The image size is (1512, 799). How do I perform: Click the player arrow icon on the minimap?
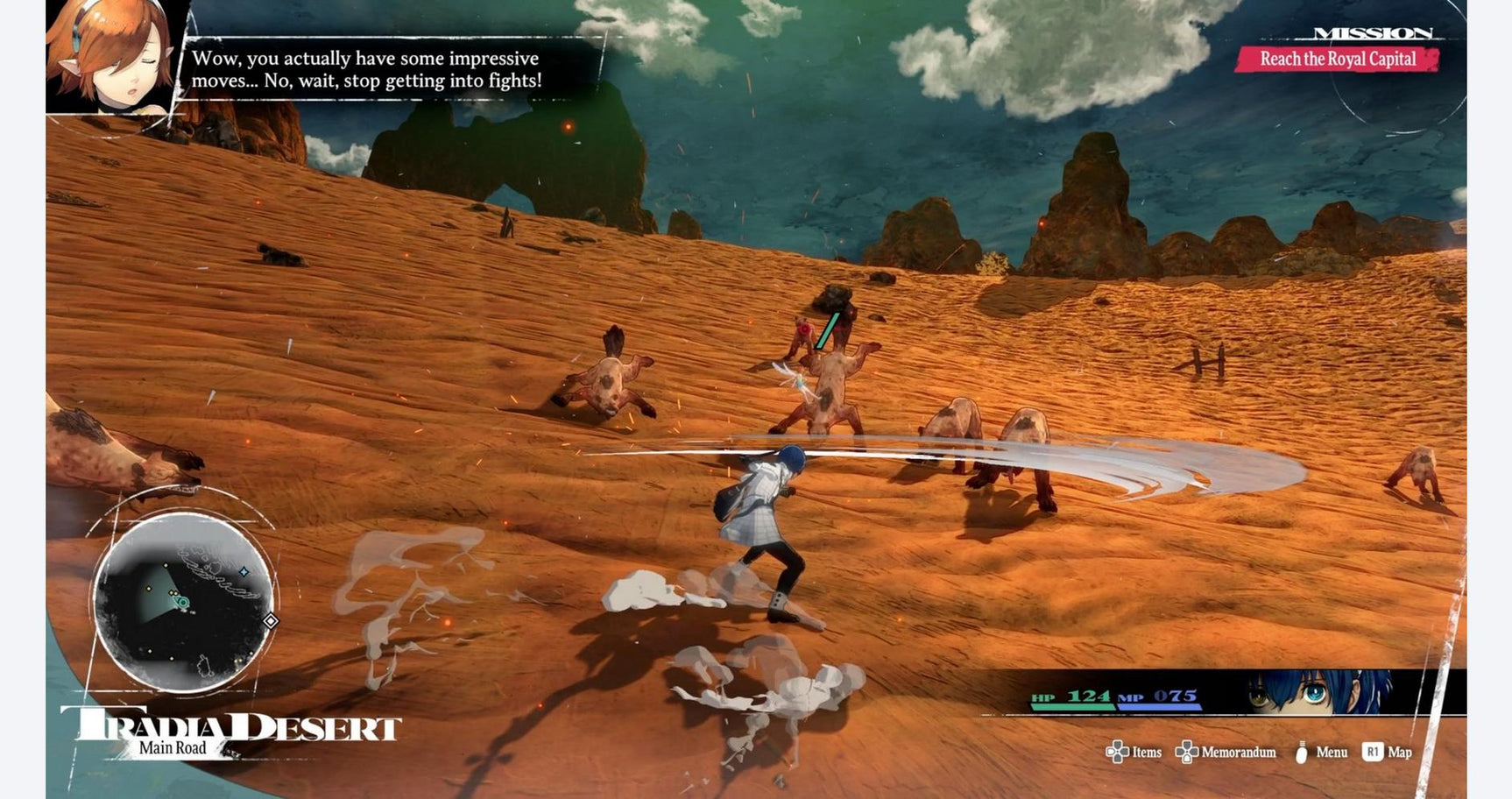[x=181, y=601]
